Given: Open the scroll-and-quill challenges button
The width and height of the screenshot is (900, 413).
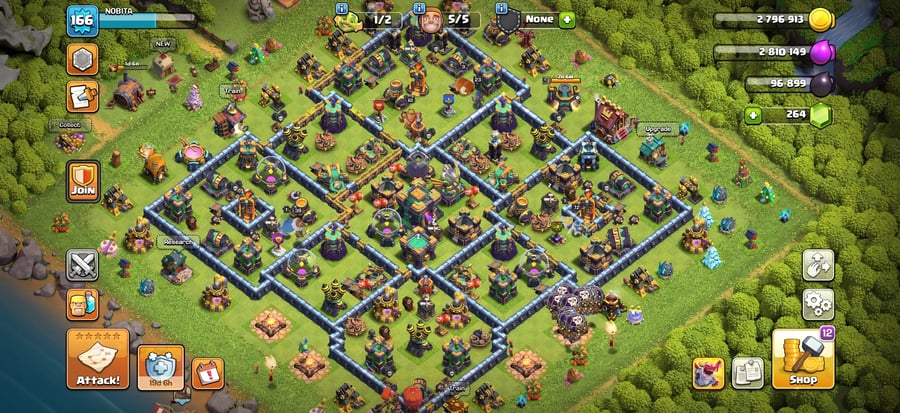Looking at the screenshot, I should coord(82,97).
